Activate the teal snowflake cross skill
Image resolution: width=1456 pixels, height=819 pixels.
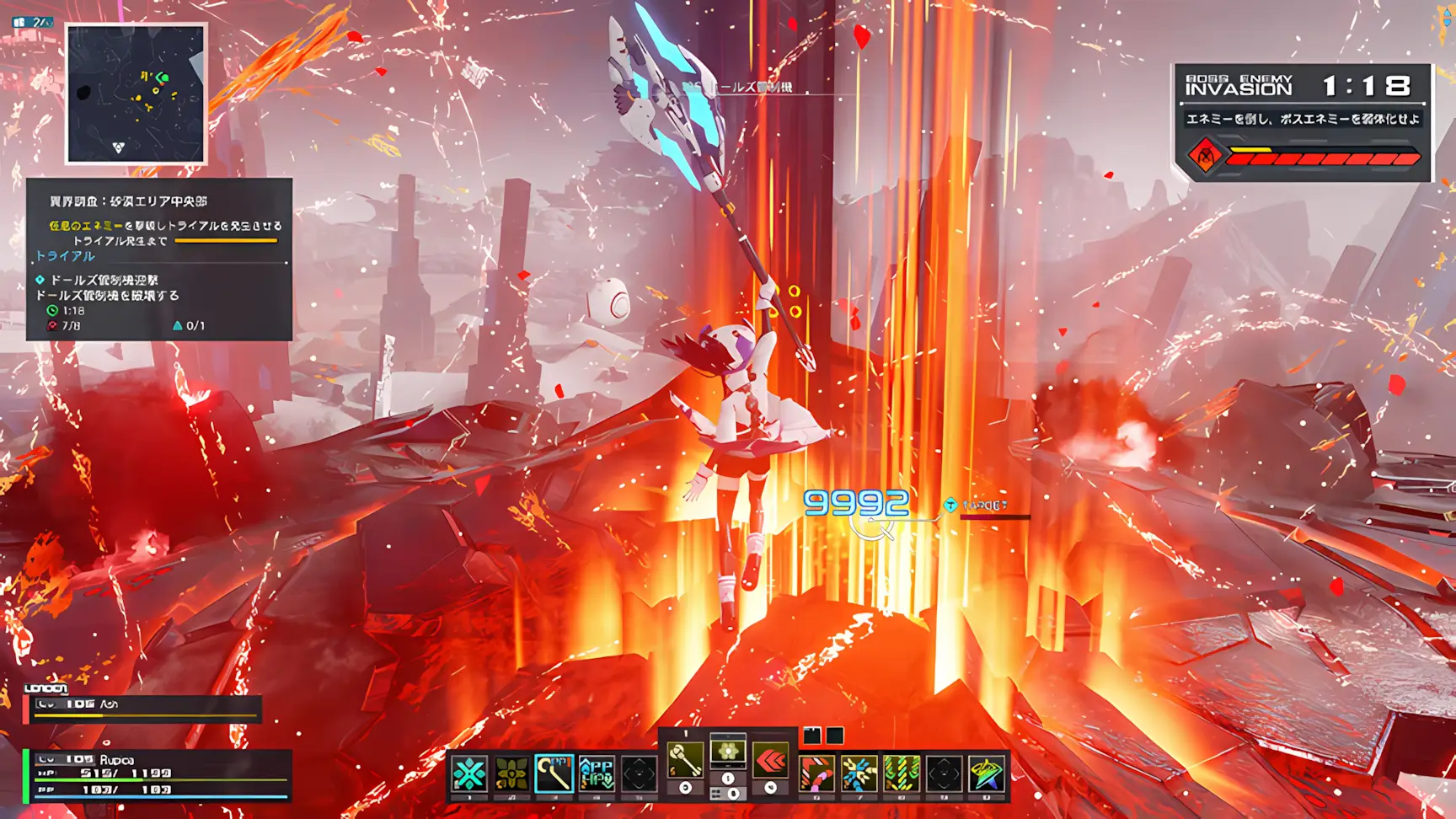469,773
